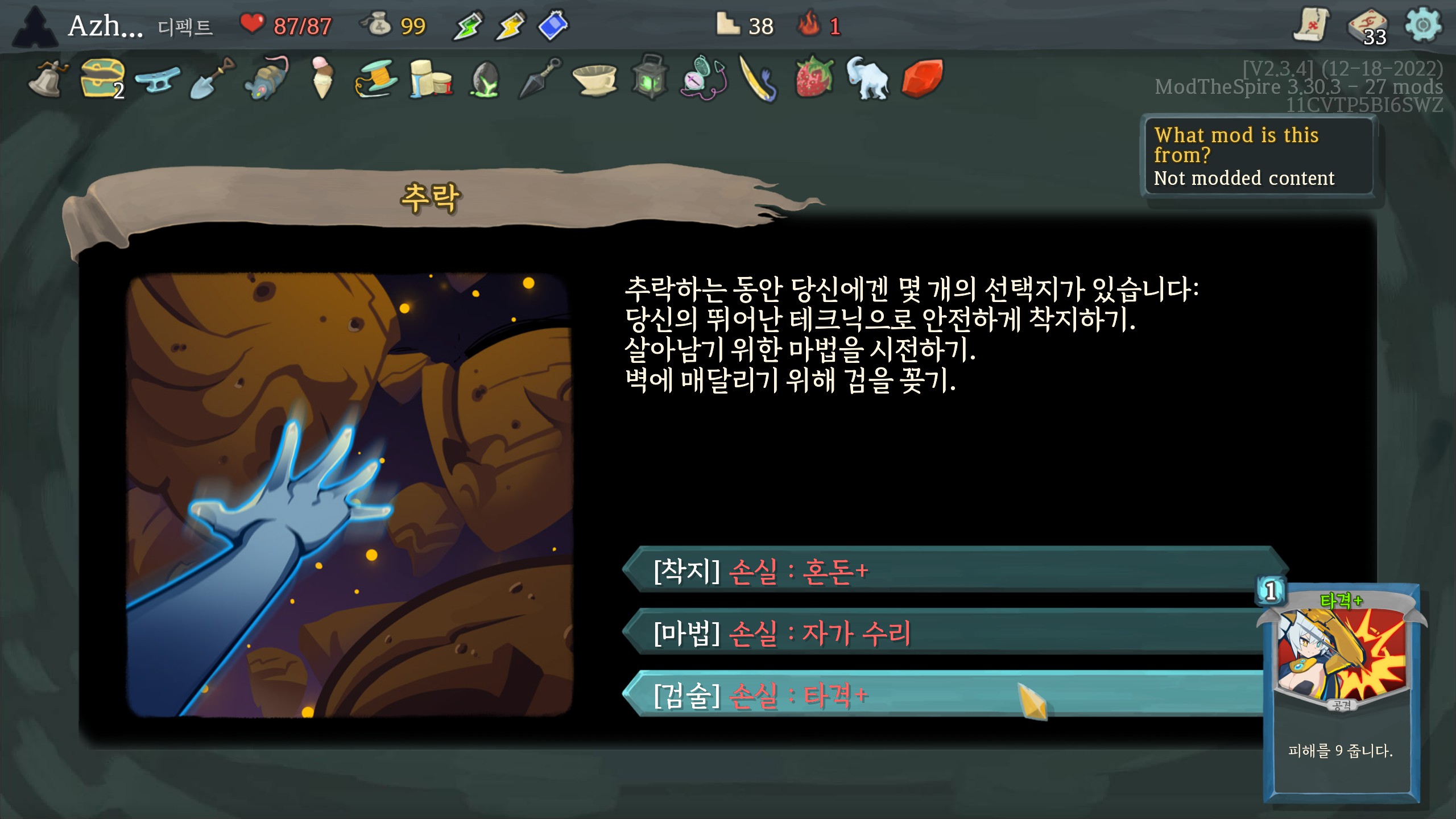Click the ice cream cone relic

(x=321, y=79)
